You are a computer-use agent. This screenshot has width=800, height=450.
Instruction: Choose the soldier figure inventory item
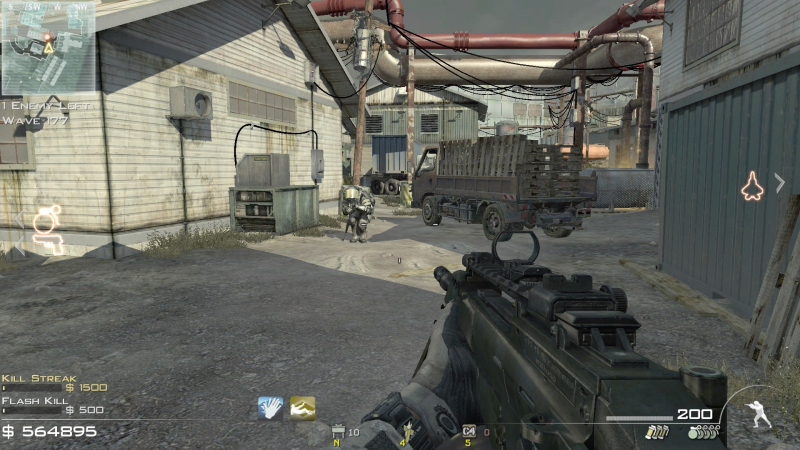(x=405, y=432)
